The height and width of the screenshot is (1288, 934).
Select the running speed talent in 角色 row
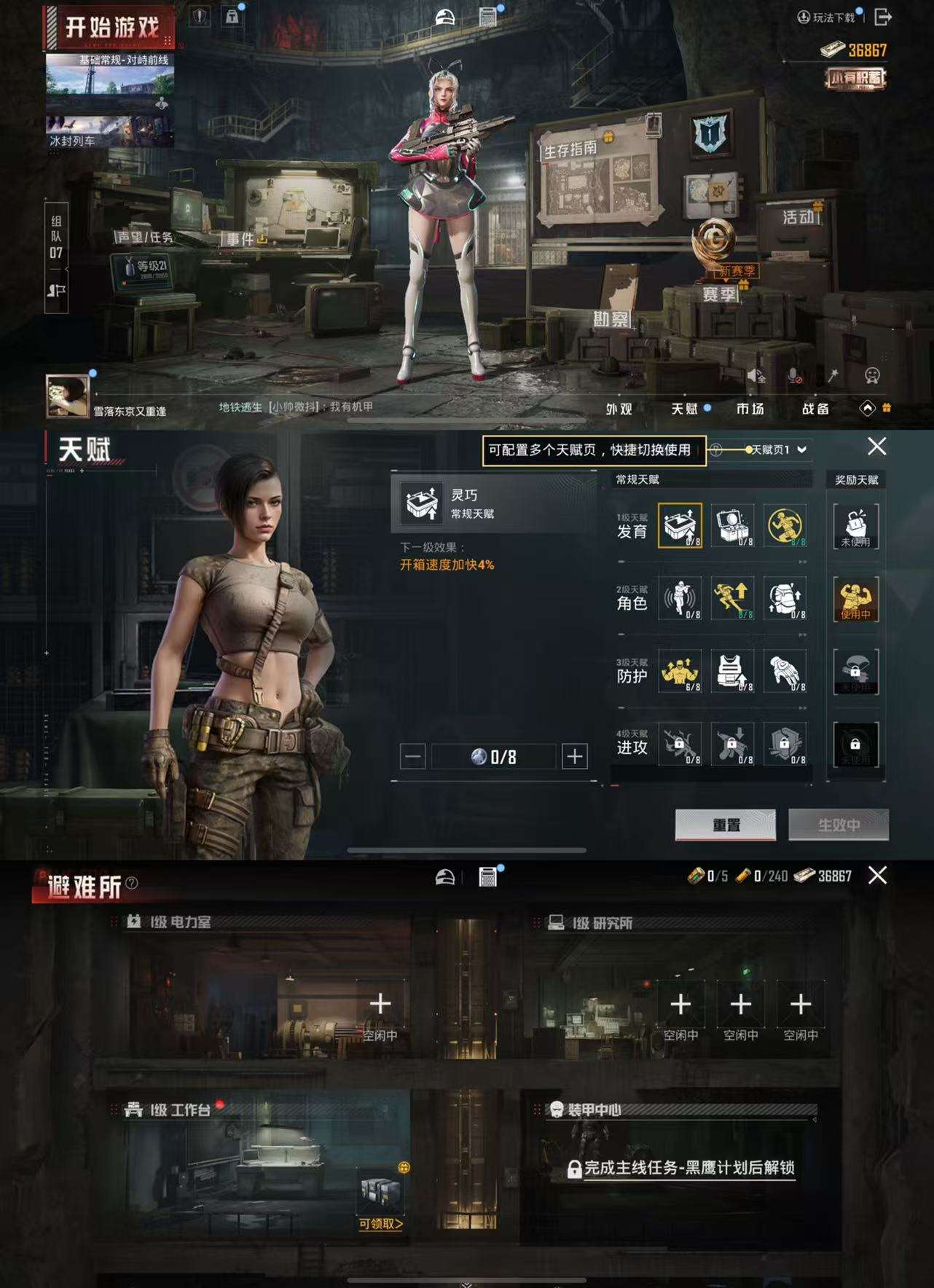(x=732, y=598)
